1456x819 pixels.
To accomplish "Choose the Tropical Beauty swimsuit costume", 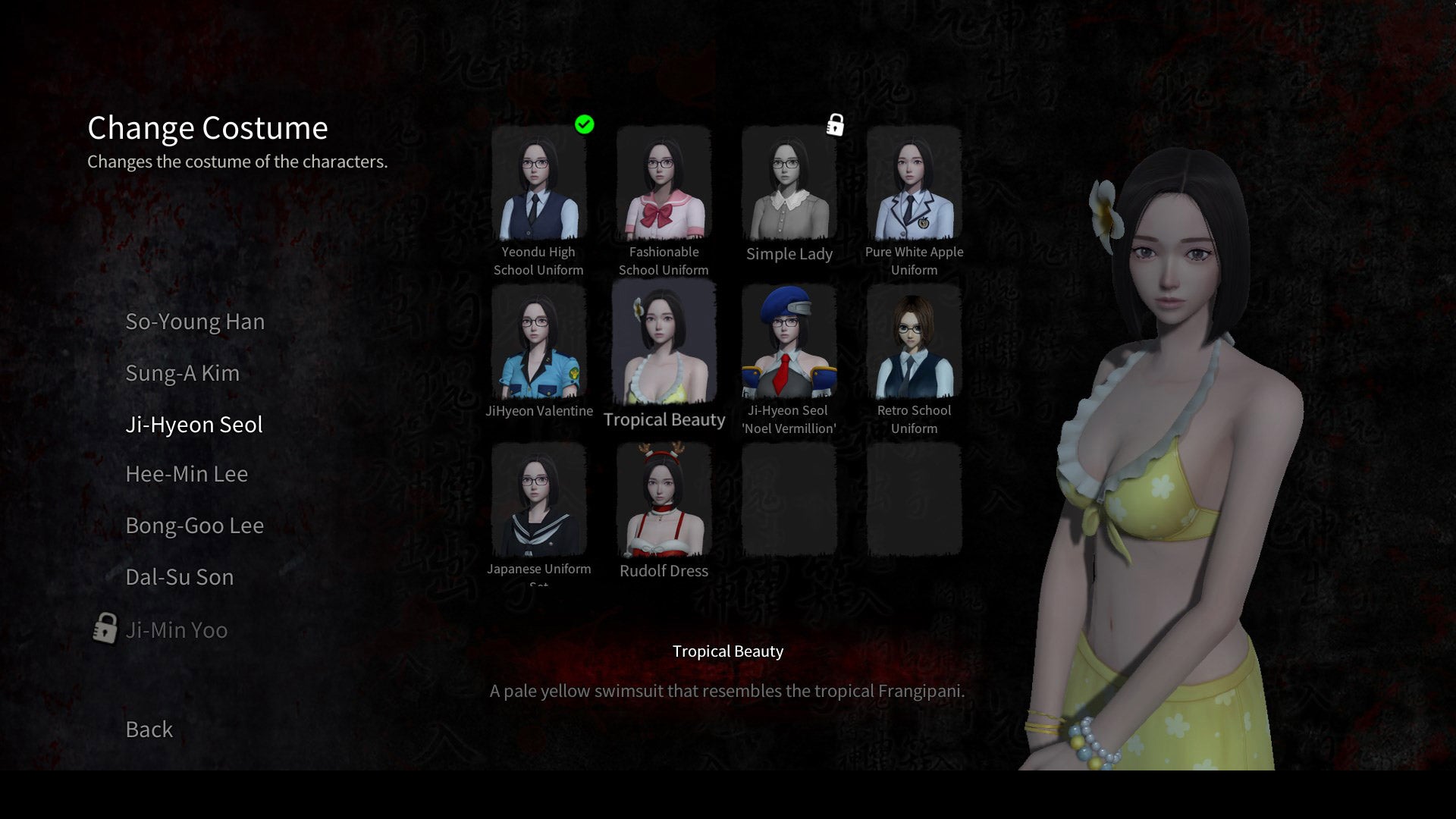I will [x=664, y=345].
